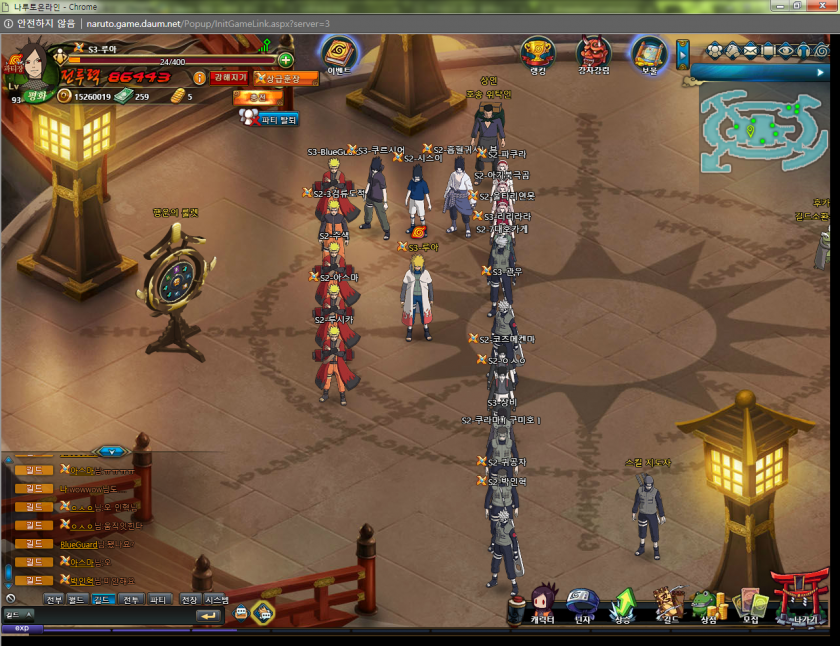Screen dimensions: 840x646
Task: Open the 랭킹 trophy ranking menu
Action: 538,53
